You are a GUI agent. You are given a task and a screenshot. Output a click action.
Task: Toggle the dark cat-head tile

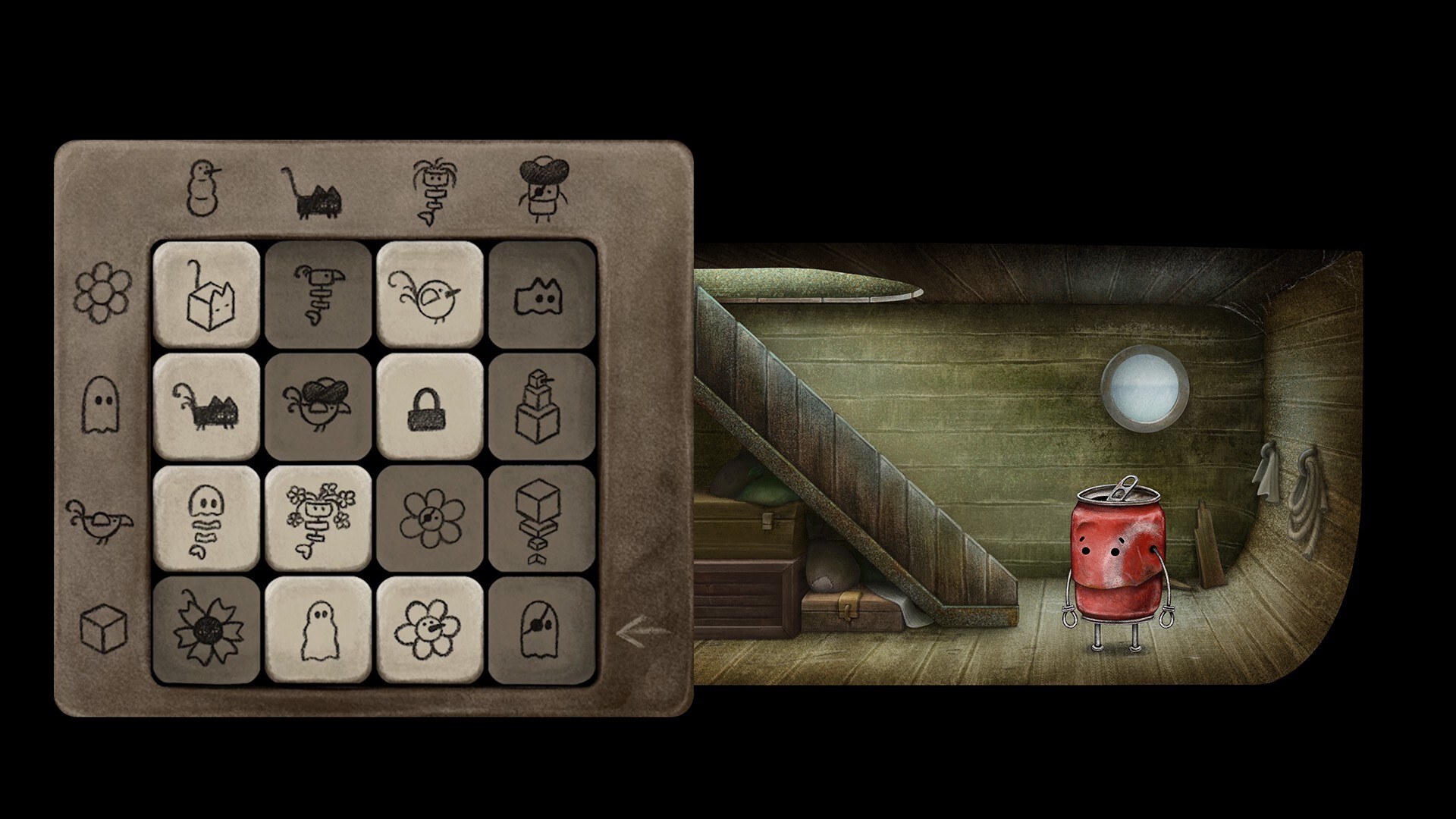(x=542, y=296)
